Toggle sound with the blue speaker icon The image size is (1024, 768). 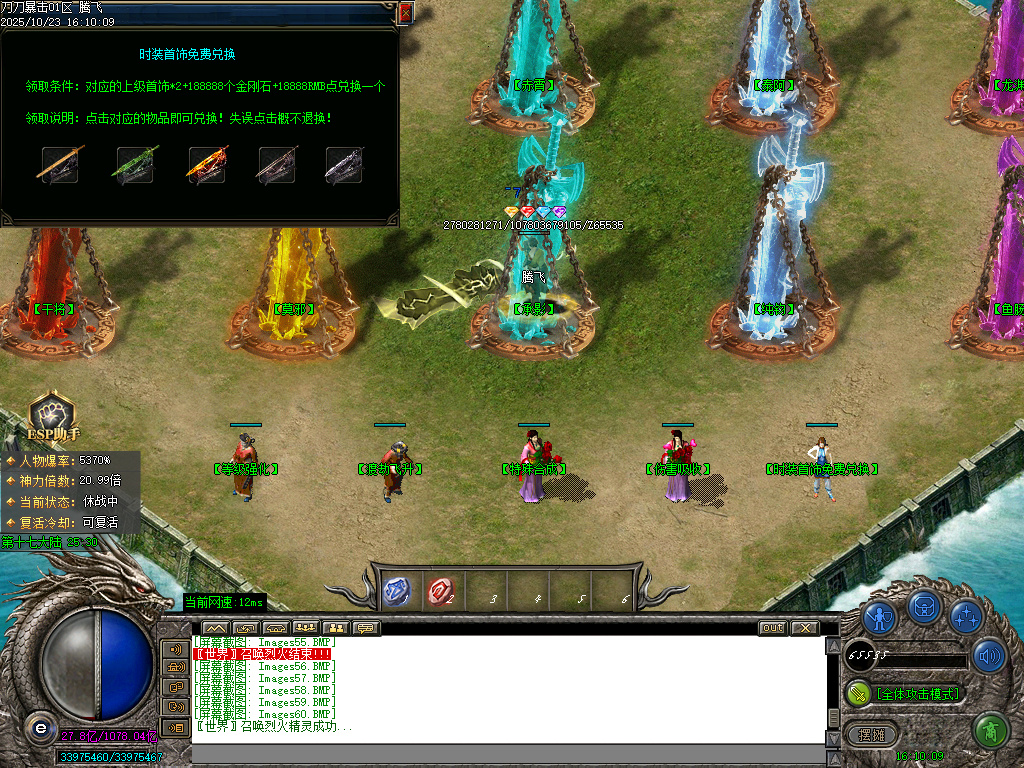point(989,656)
